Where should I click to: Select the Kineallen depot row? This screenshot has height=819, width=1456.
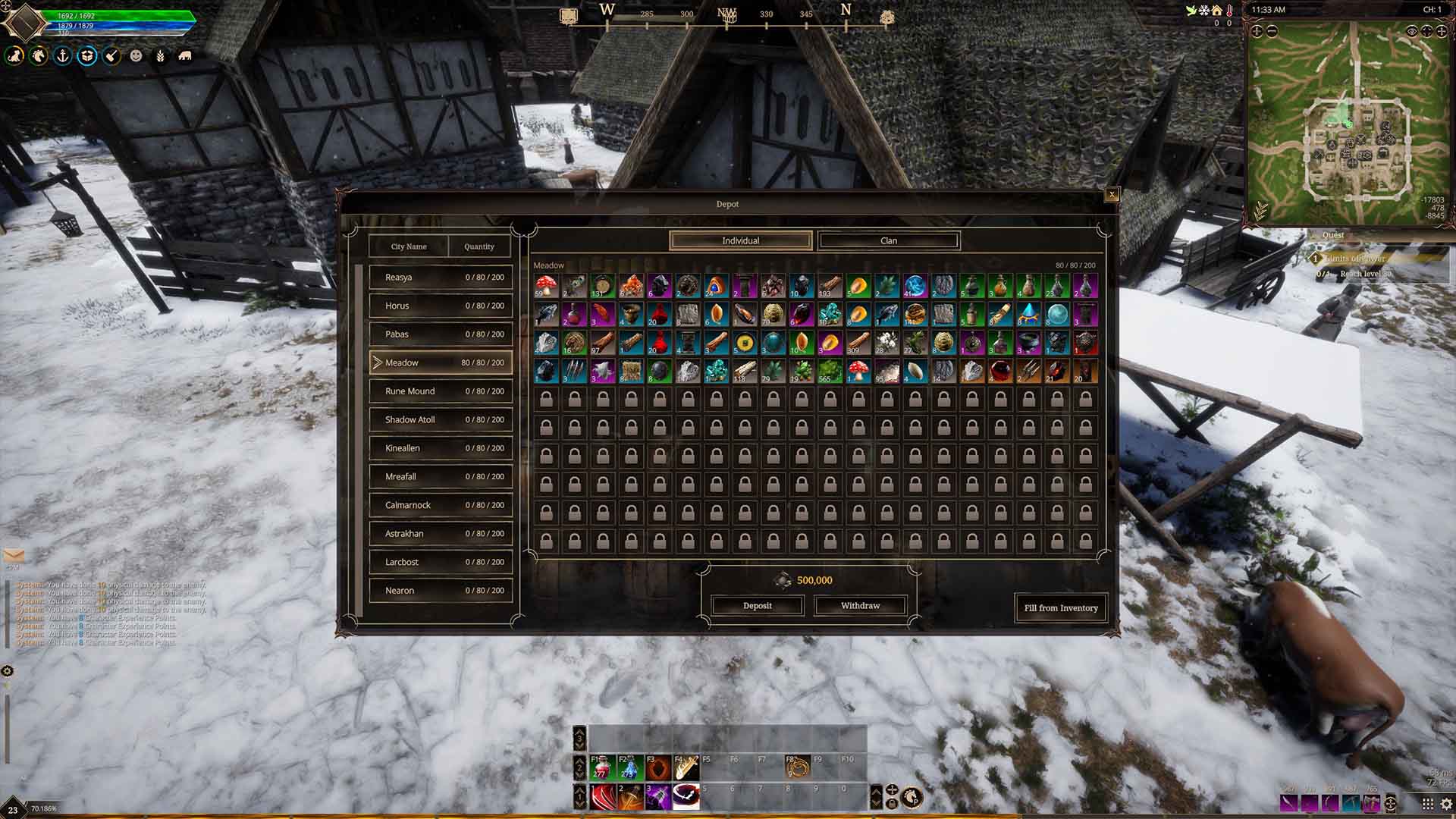441,448
